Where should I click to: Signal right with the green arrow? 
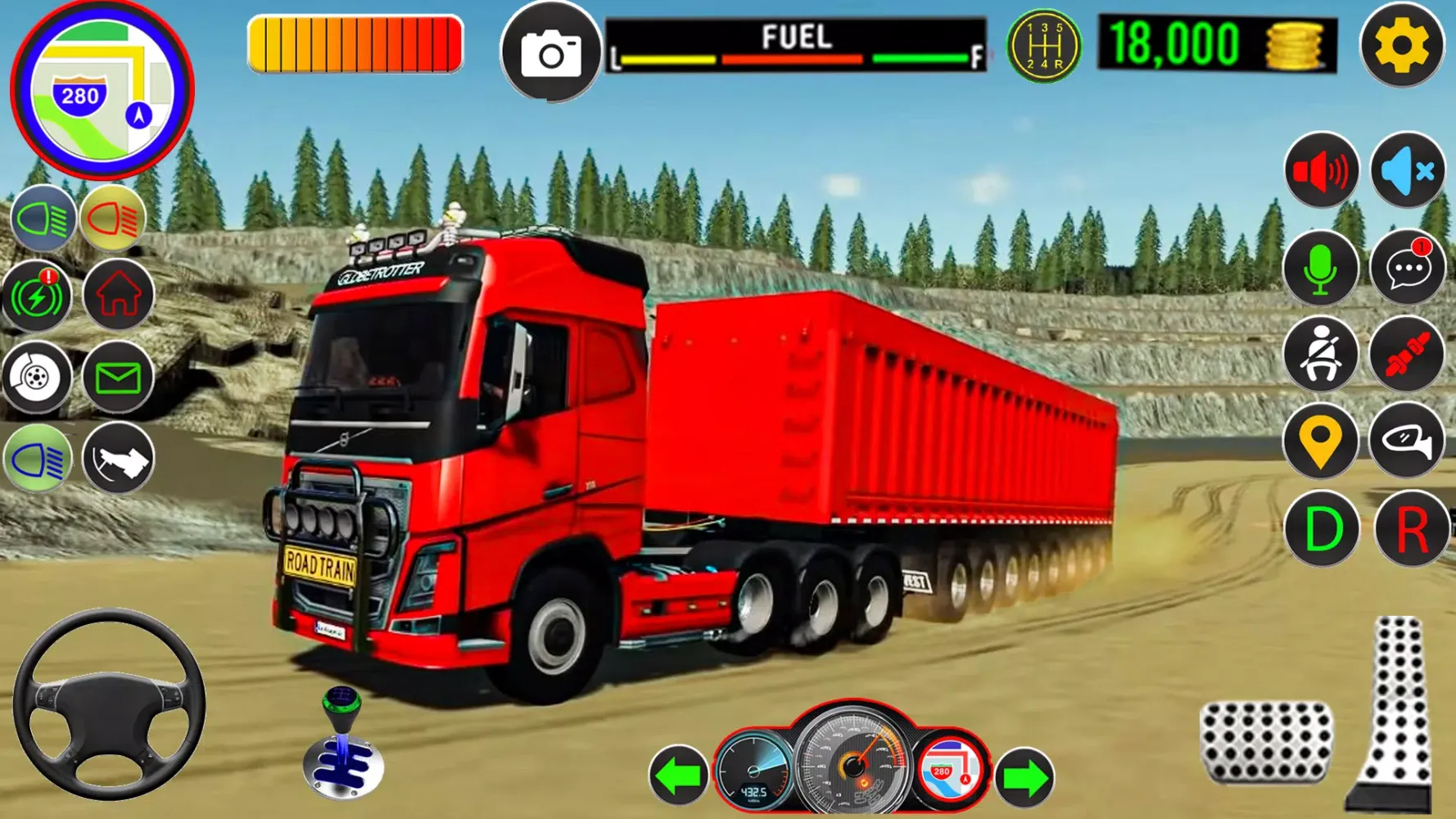click(1024, 776)
